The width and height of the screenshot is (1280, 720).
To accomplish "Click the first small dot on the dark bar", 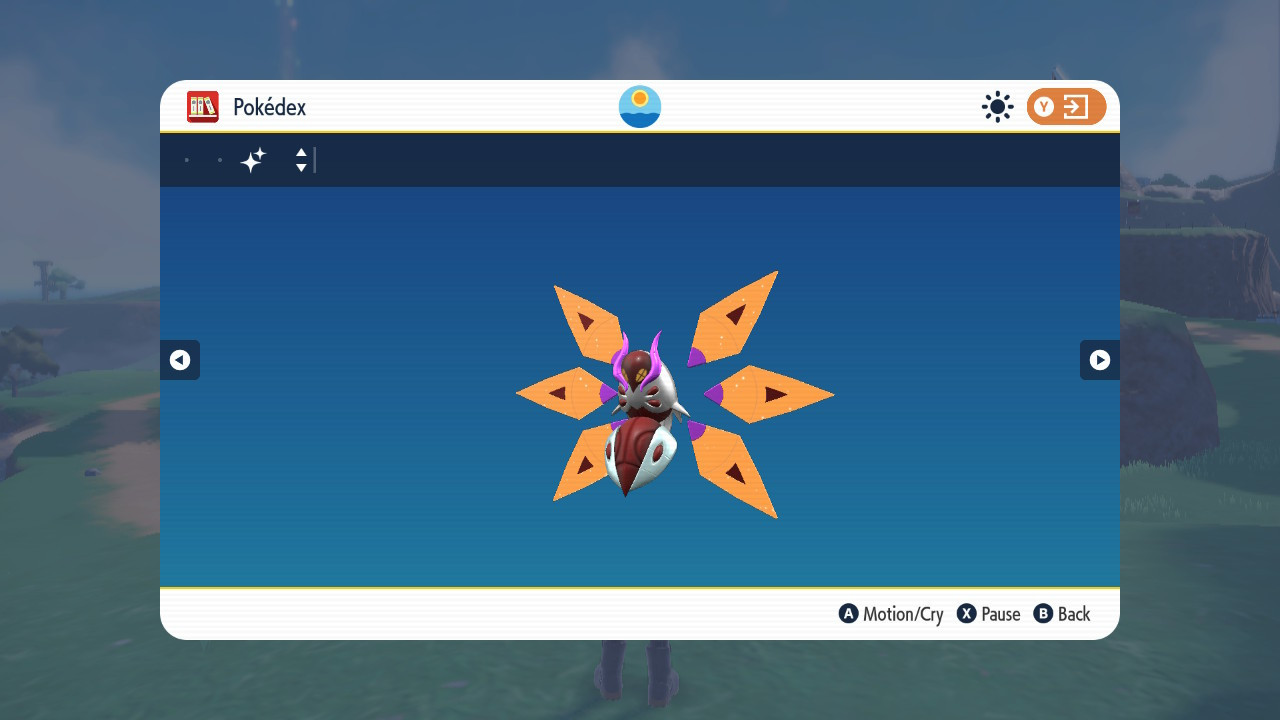I will 186,159.
